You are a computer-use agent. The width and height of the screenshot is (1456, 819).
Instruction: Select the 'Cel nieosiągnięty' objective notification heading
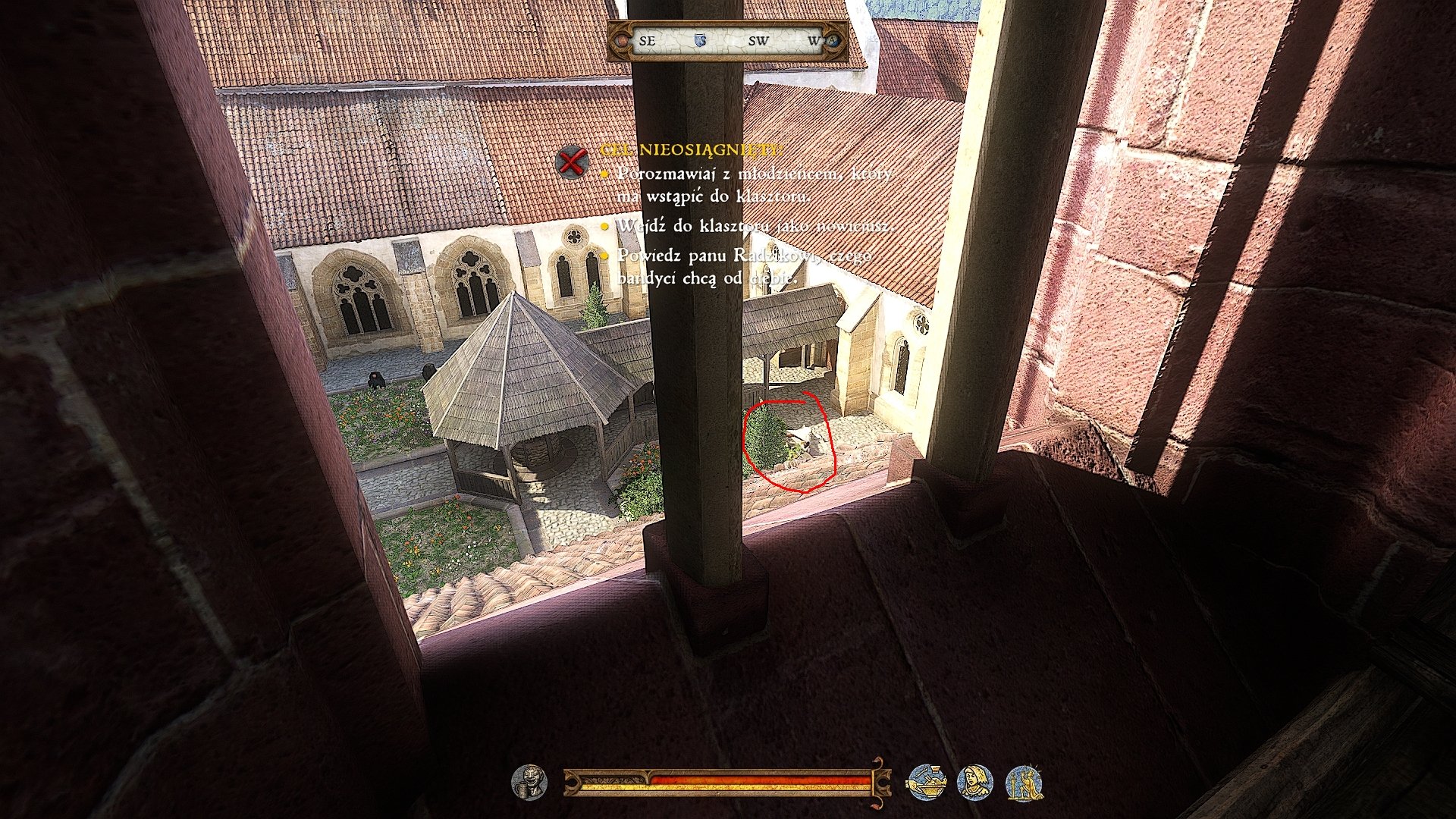[x=691, y=150]
